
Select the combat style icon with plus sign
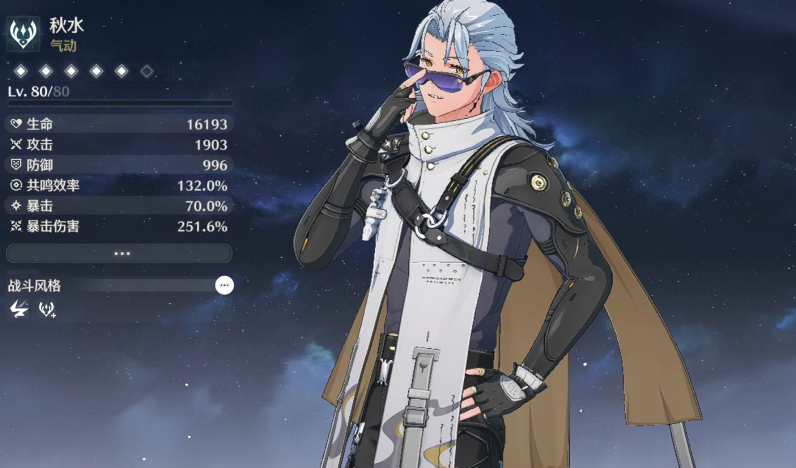click(47, 309)
